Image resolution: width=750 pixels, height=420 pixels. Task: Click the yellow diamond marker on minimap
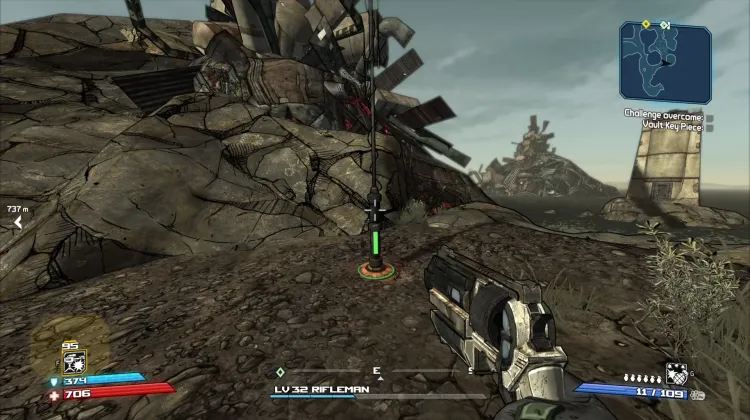click(x=646, y=24)
